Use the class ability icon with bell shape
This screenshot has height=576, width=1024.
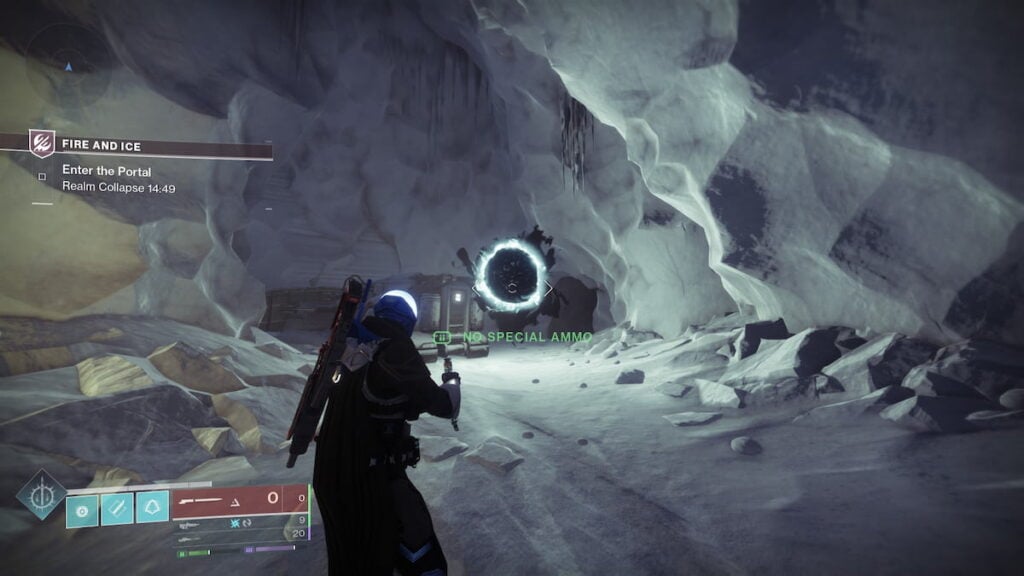[x=153, y=507]
